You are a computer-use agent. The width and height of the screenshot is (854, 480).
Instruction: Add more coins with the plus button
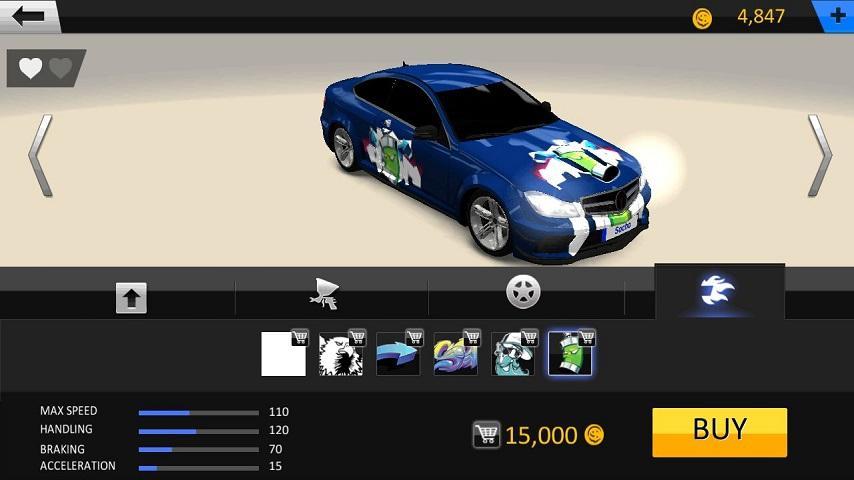coord(836,16)
